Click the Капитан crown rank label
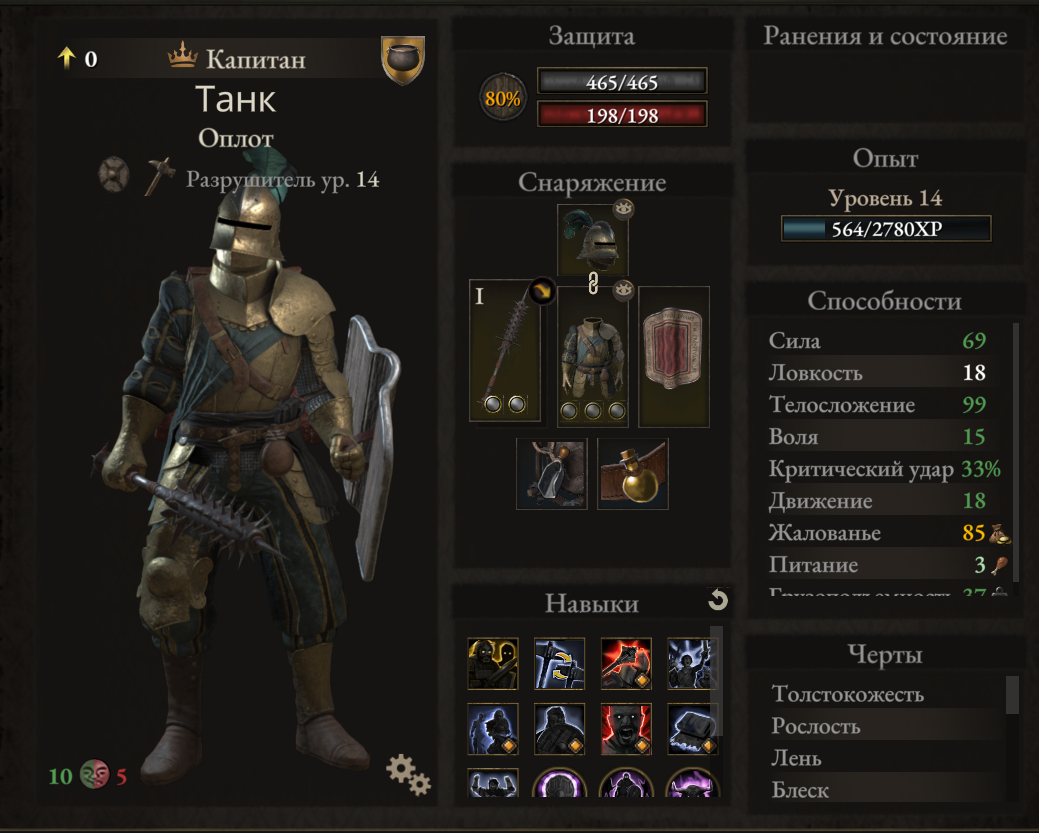1039x833 pixels. [x=237, y=59]
